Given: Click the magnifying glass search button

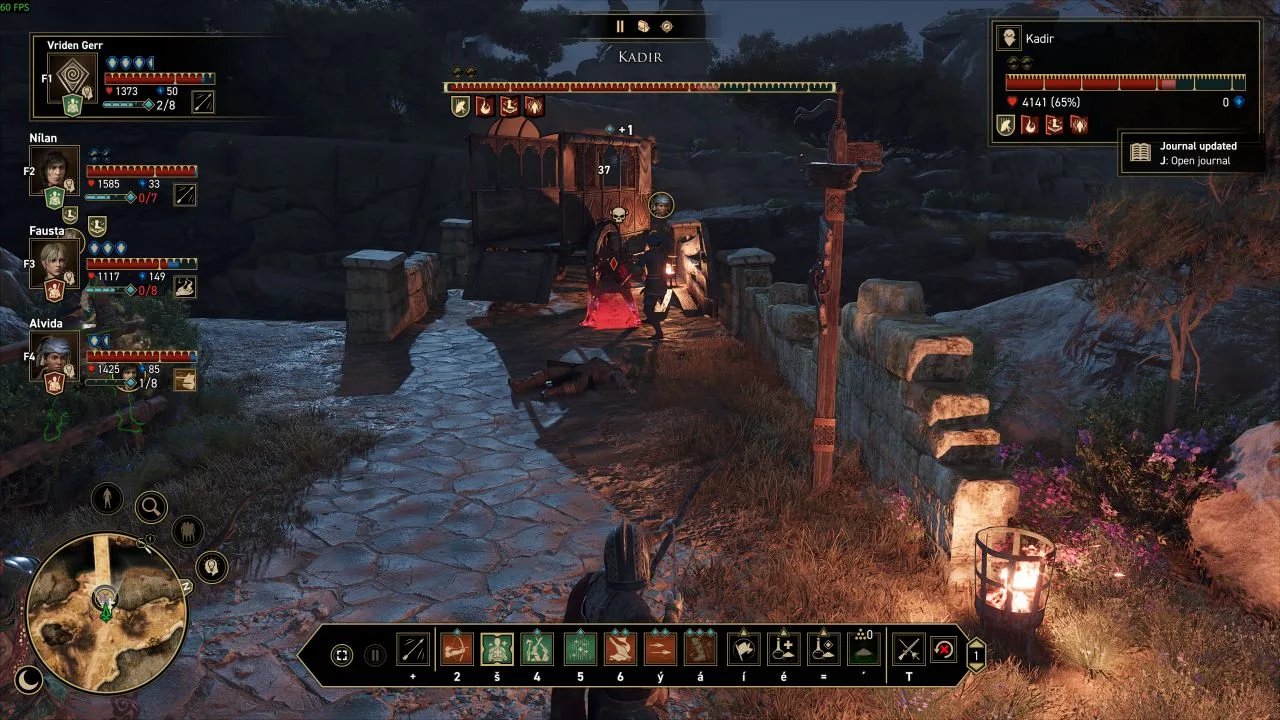Looking at the screenshot, I should pyautogui.click(x=151, y=507).
